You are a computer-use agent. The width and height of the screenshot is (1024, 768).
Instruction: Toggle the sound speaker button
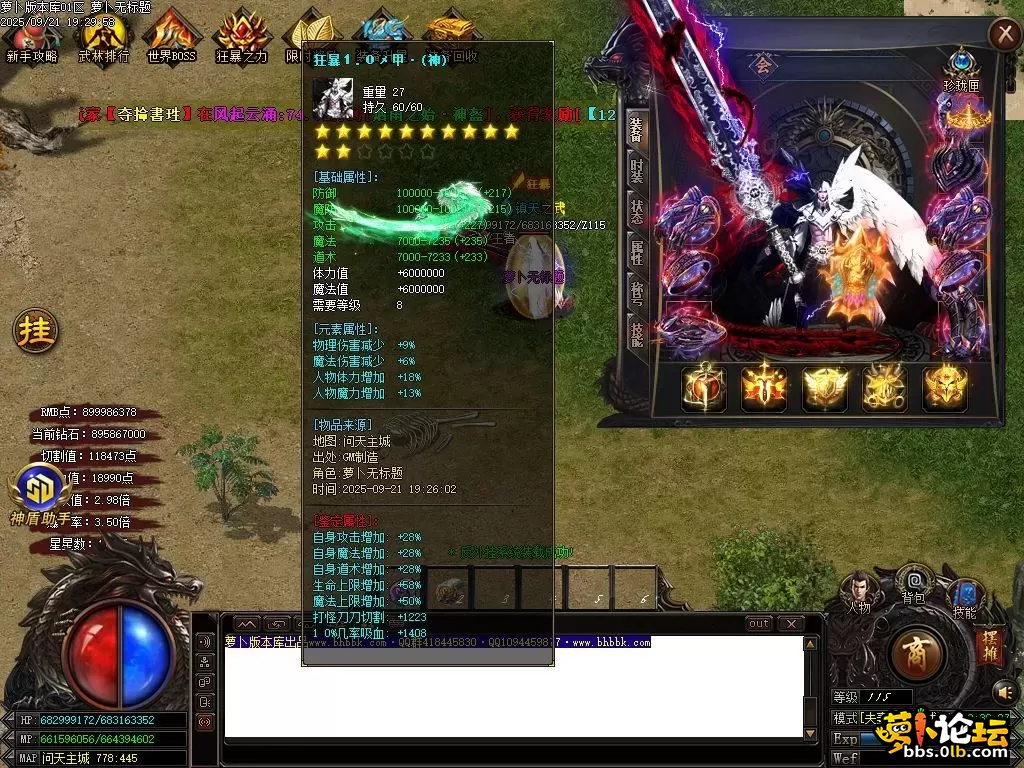(x=1003, y=691)
